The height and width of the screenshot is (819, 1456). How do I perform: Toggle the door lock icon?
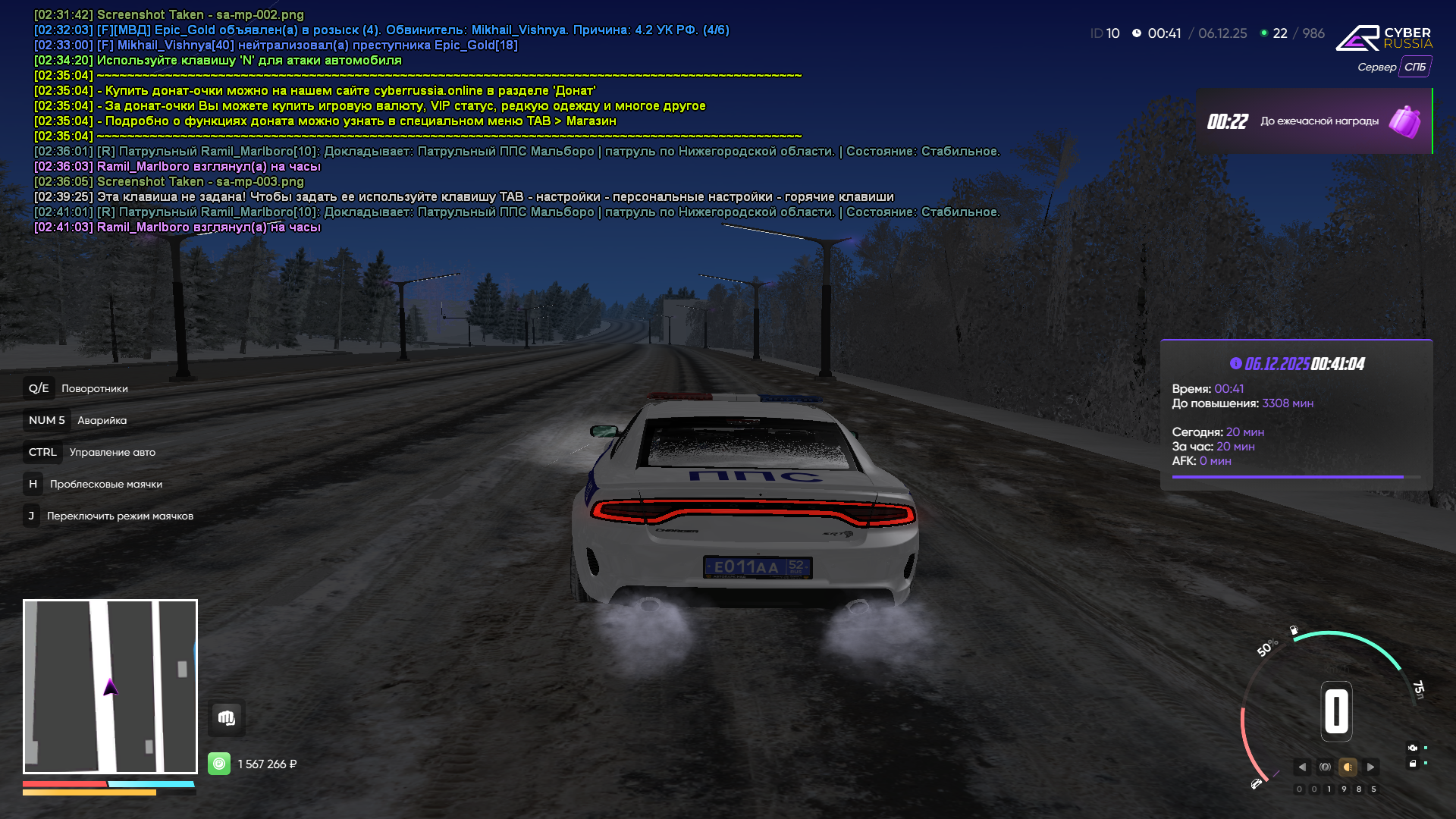1412,764
